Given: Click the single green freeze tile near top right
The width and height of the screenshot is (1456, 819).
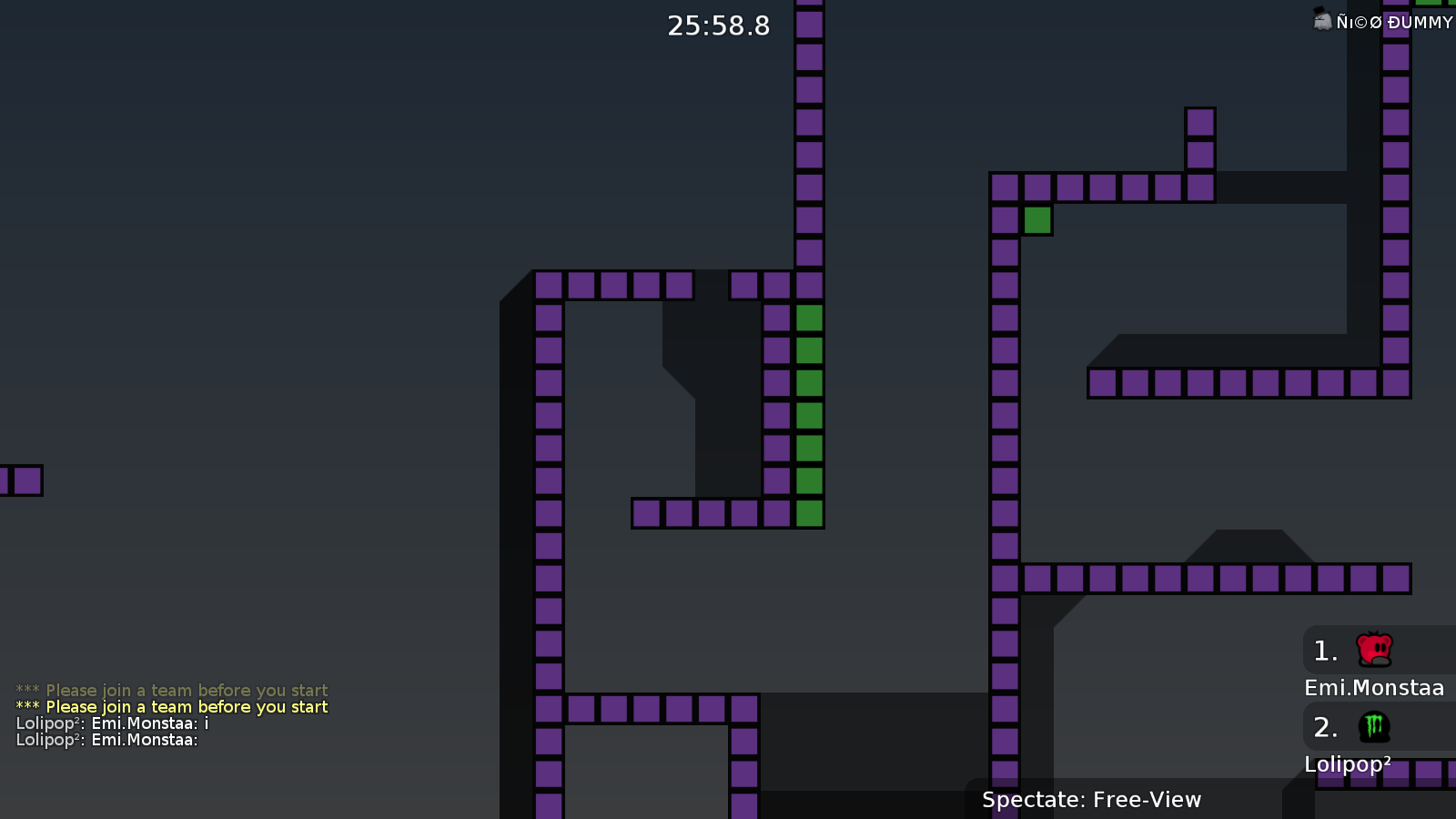Looking at the screenshot, I should 1037,219.
